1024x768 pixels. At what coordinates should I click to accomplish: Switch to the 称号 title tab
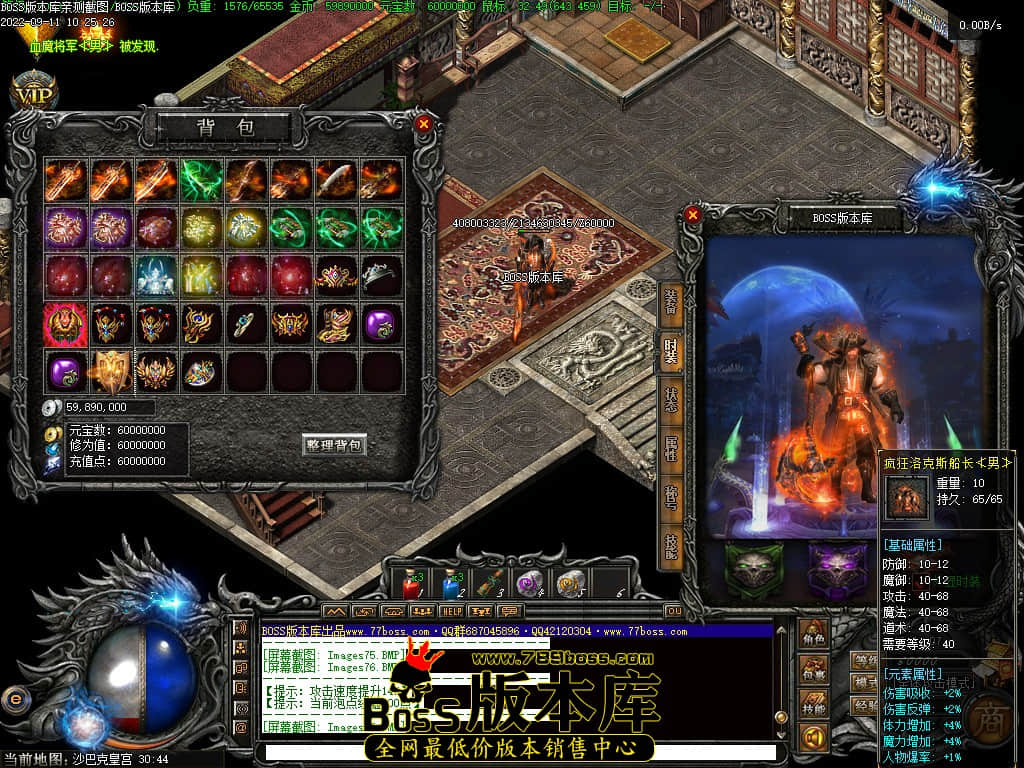670,497
